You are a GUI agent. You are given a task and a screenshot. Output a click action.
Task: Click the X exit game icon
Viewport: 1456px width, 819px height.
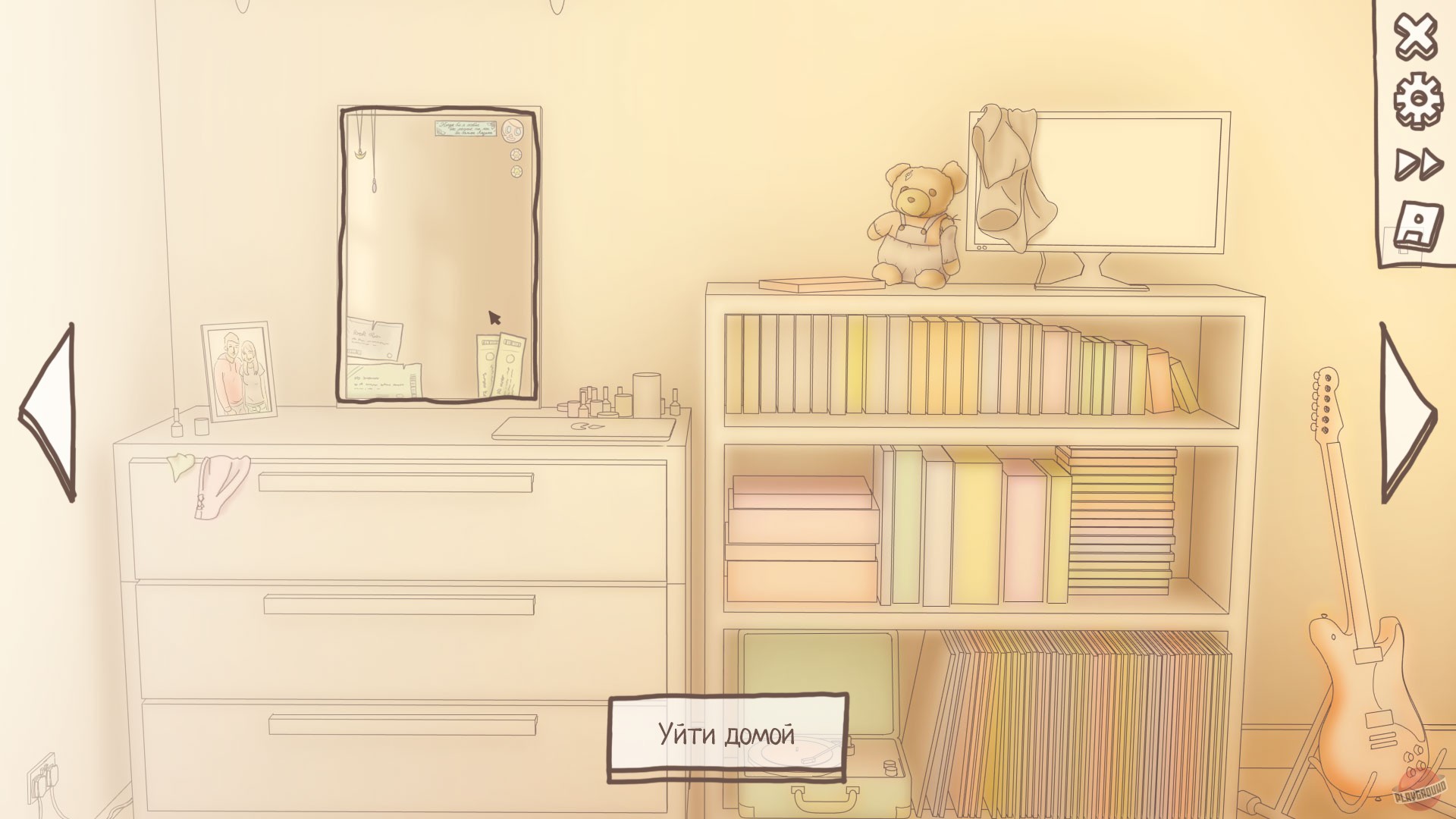click(x=1416, y=36)
